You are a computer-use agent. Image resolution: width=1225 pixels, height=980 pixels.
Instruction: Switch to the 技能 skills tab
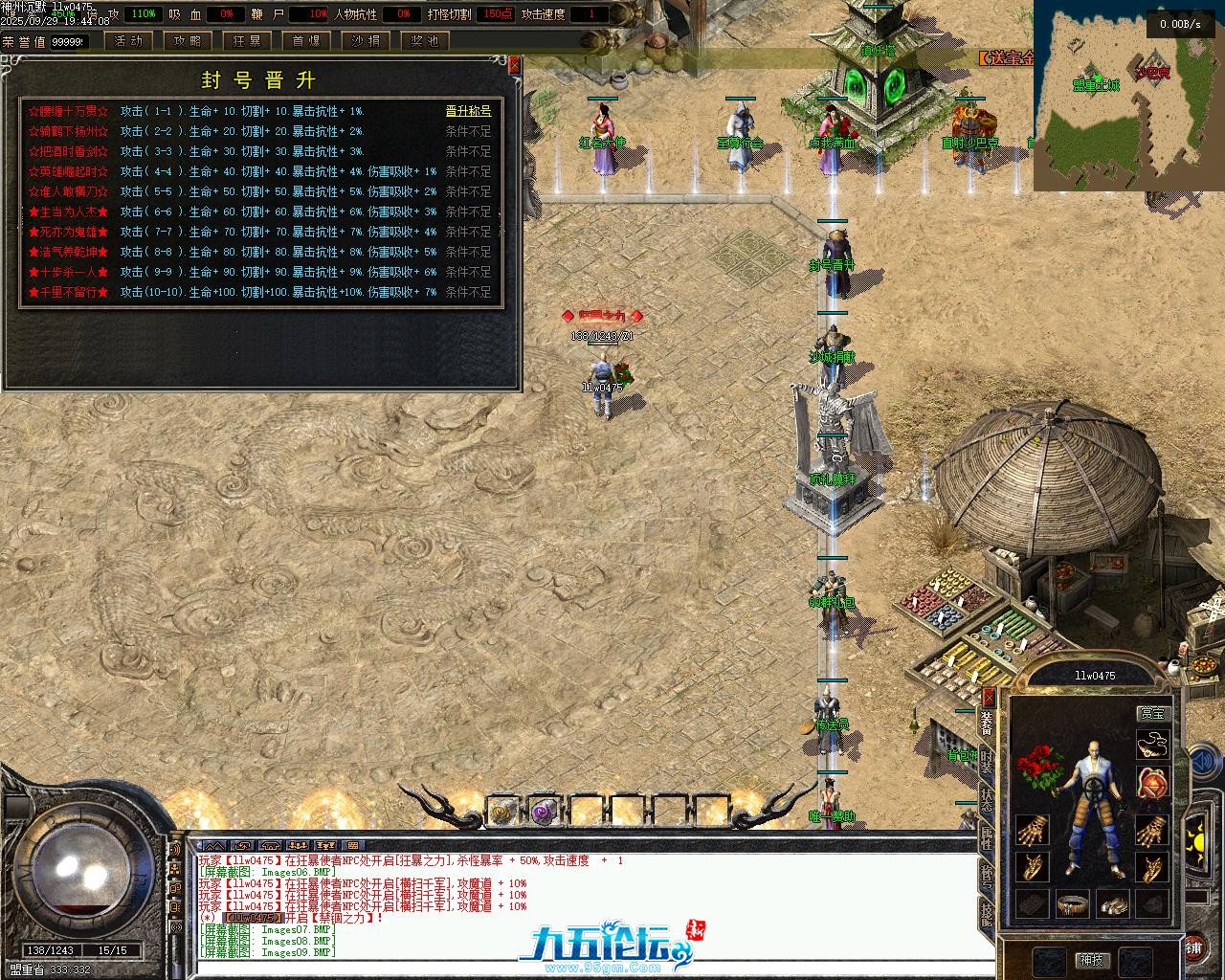pyautogui.click(x=987, y=914)
